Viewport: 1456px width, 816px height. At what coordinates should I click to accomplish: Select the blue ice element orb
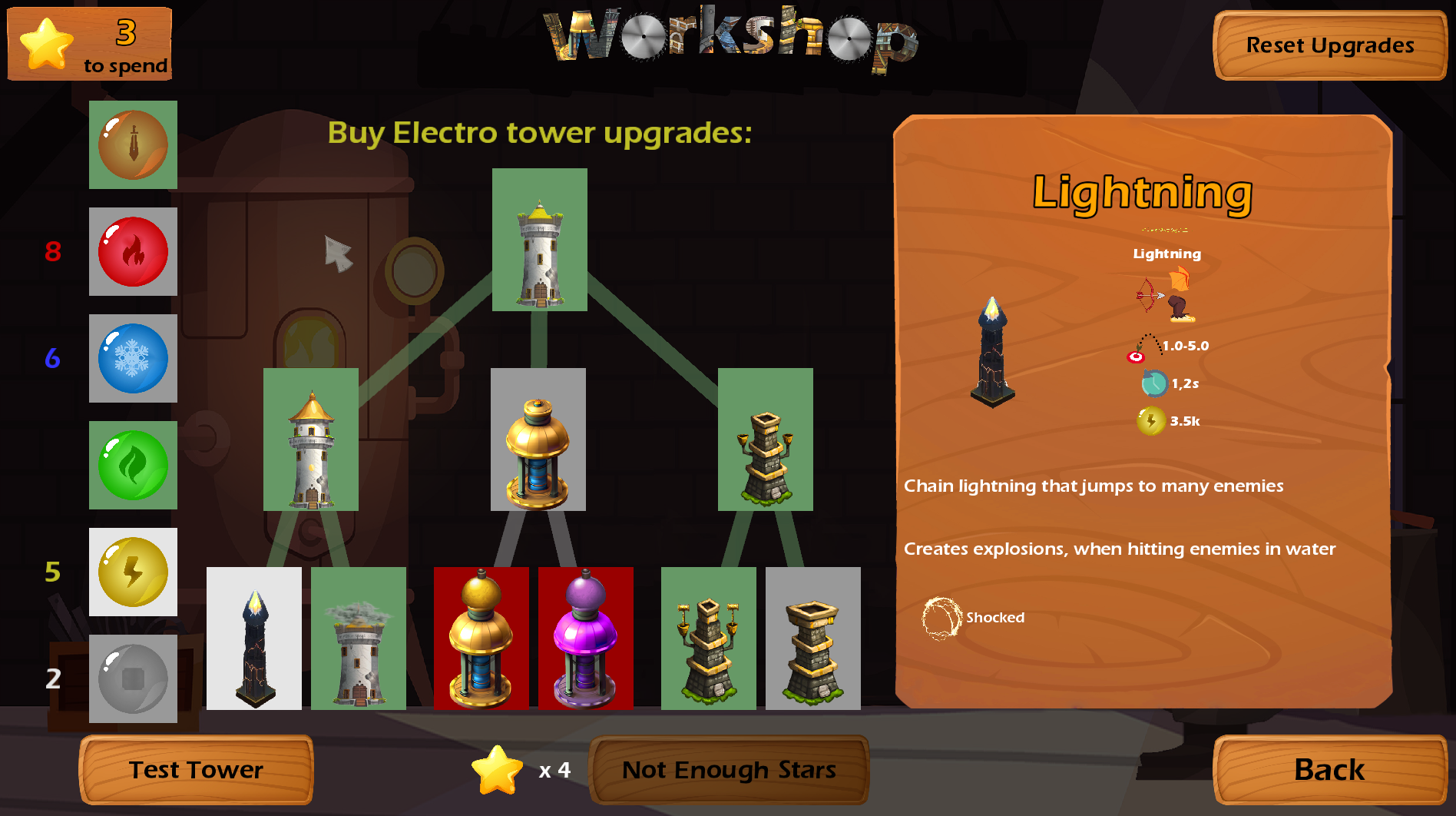pos(133,358)
